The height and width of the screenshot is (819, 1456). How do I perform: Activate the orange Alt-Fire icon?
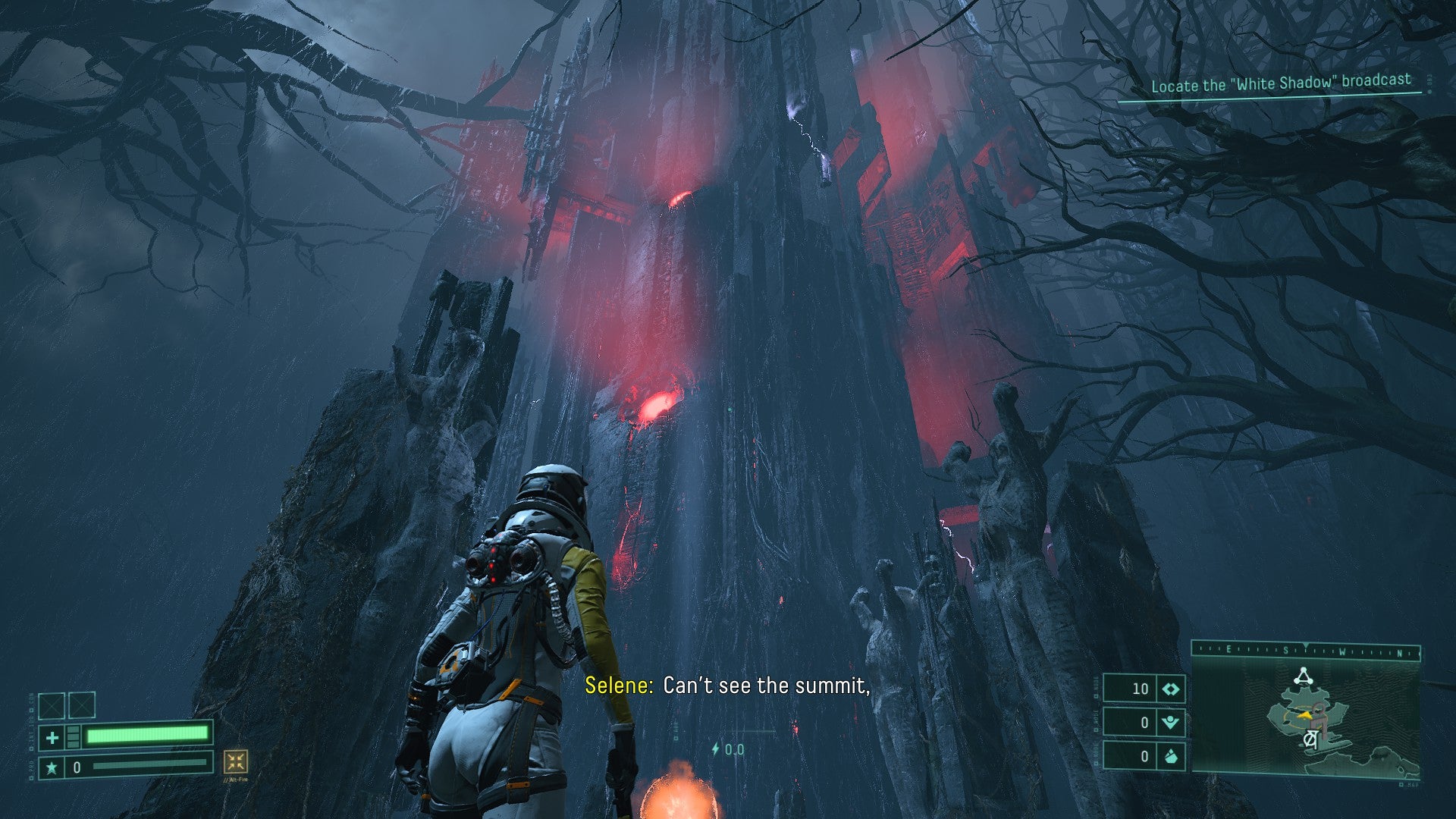click(236, 761)
